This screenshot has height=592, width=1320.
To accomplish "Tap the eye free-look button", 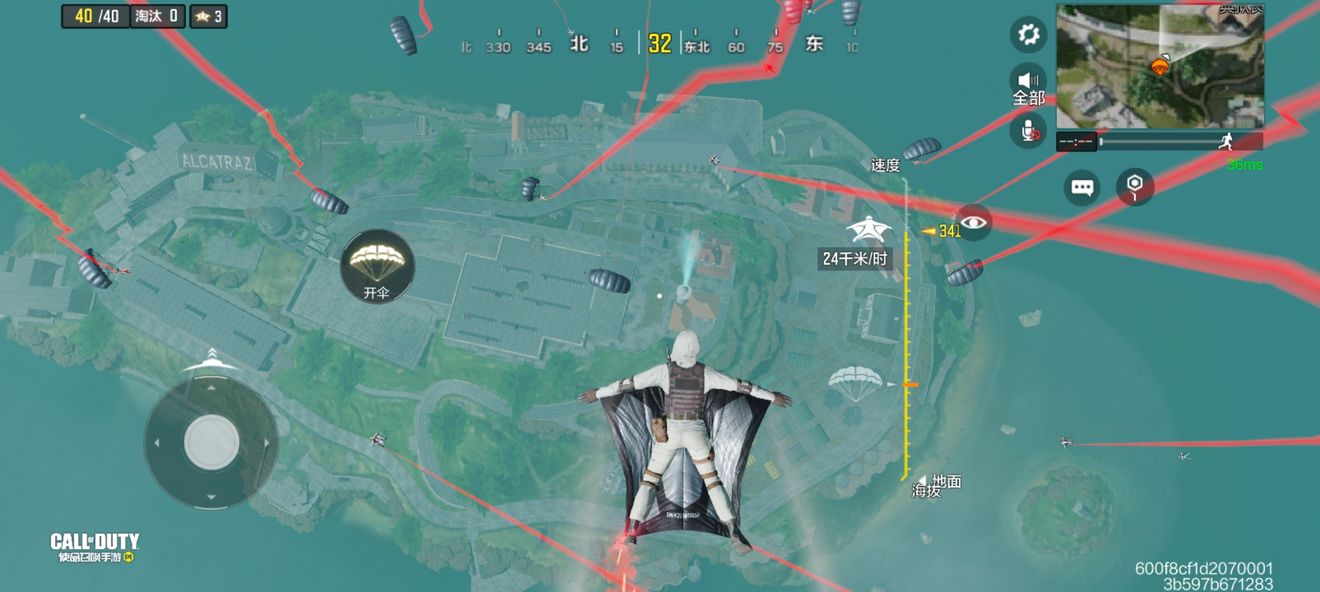I will tap(973, 222).
